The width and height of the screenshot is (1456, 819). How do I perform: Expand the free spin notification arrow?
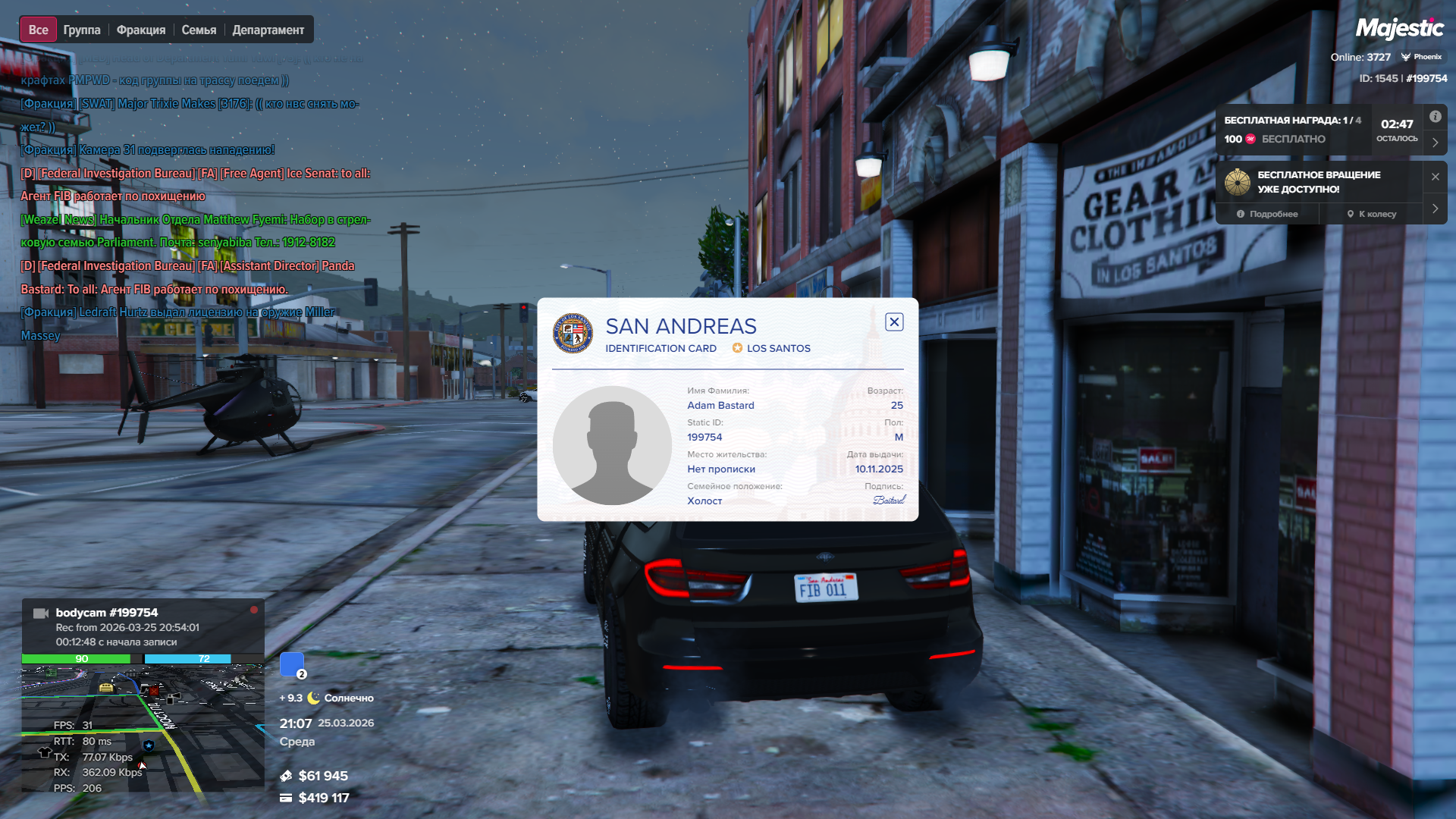coord(1435,209)
